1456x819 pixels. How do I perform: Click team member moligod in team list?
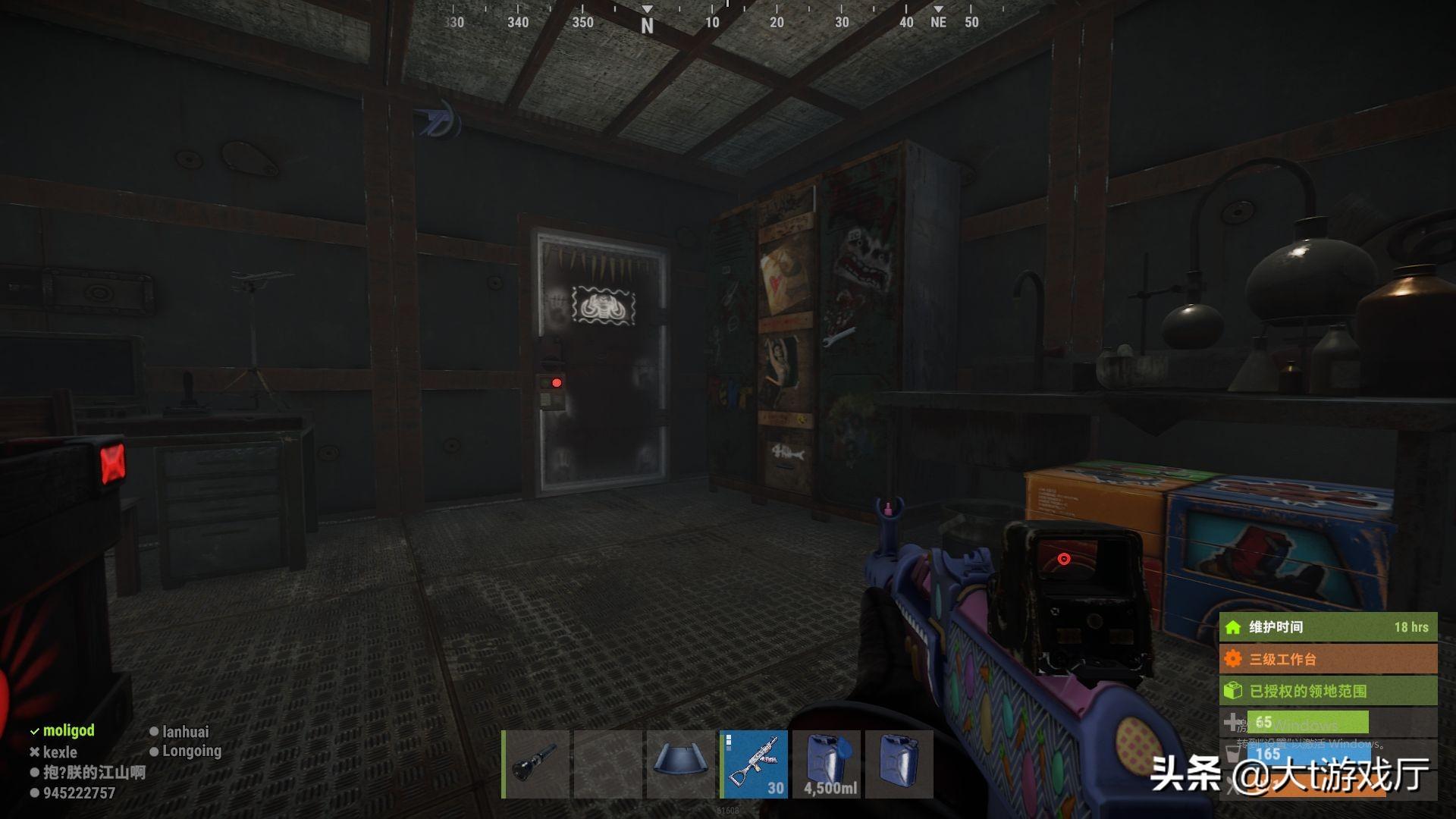68,730
